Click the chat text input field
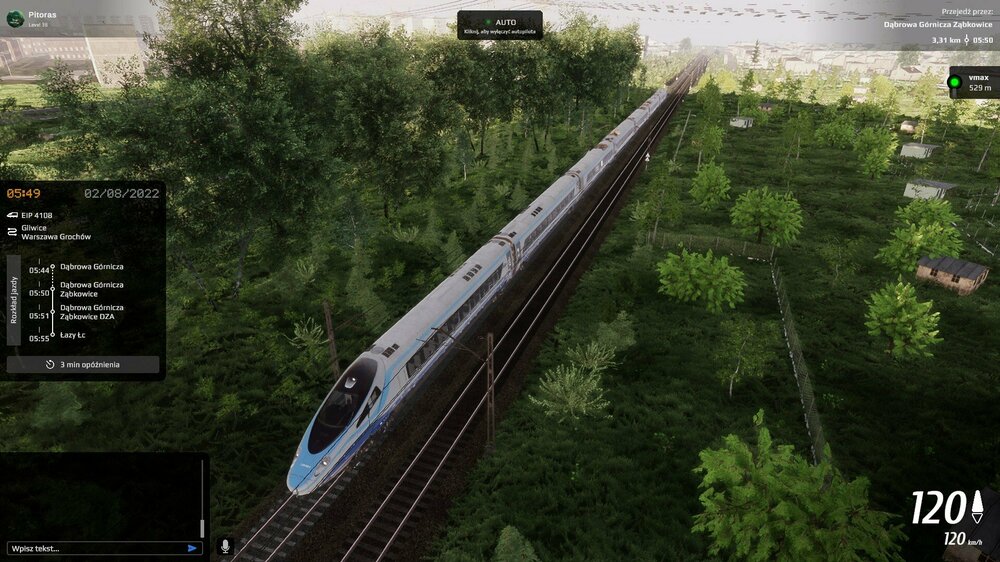The image size is (1000, 562). pyautogui.click(x=95, y=548)
